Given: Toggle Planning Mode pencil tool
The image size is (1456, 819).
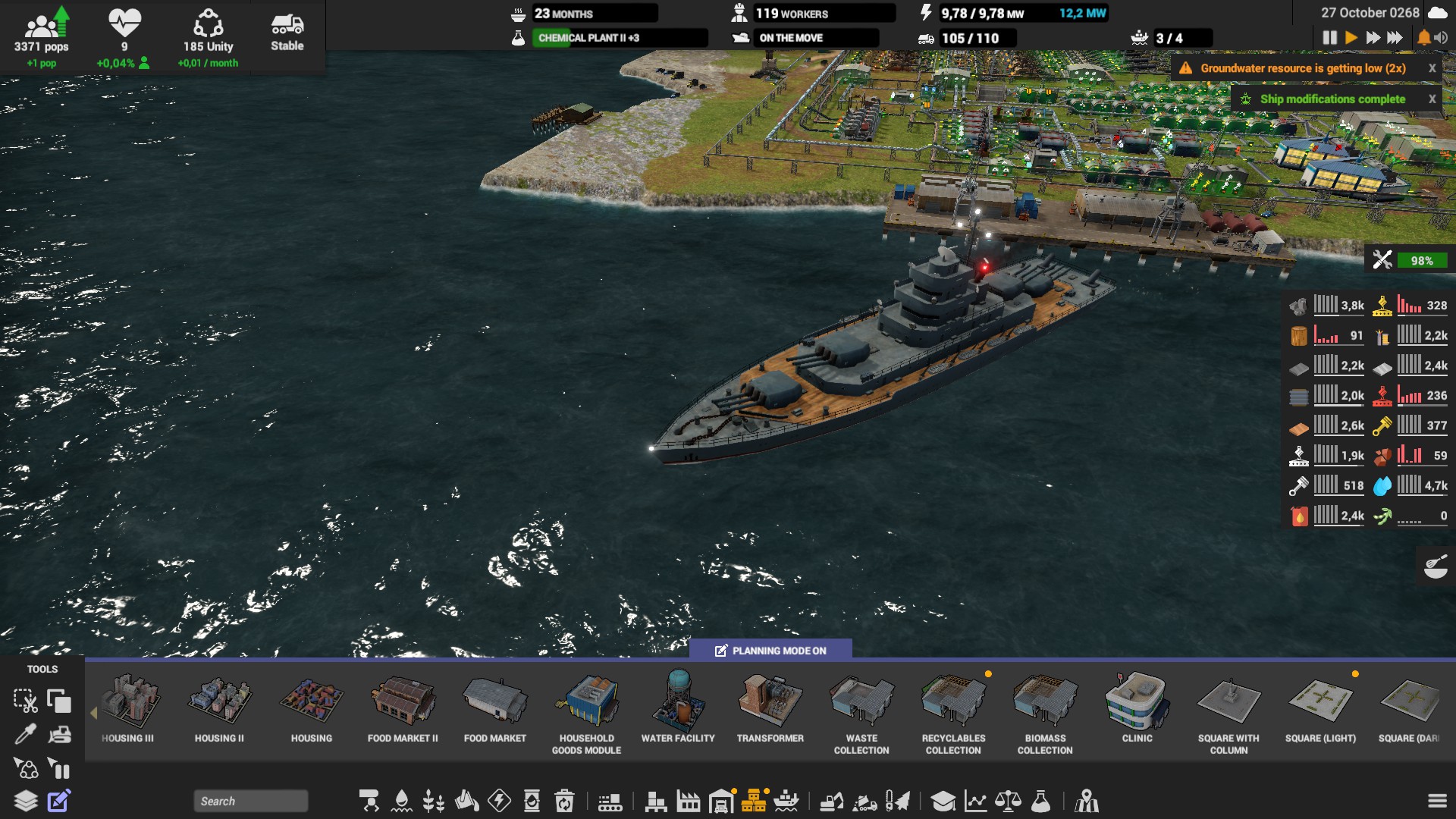Looking at the screenshot, I should tap(59, 801).
